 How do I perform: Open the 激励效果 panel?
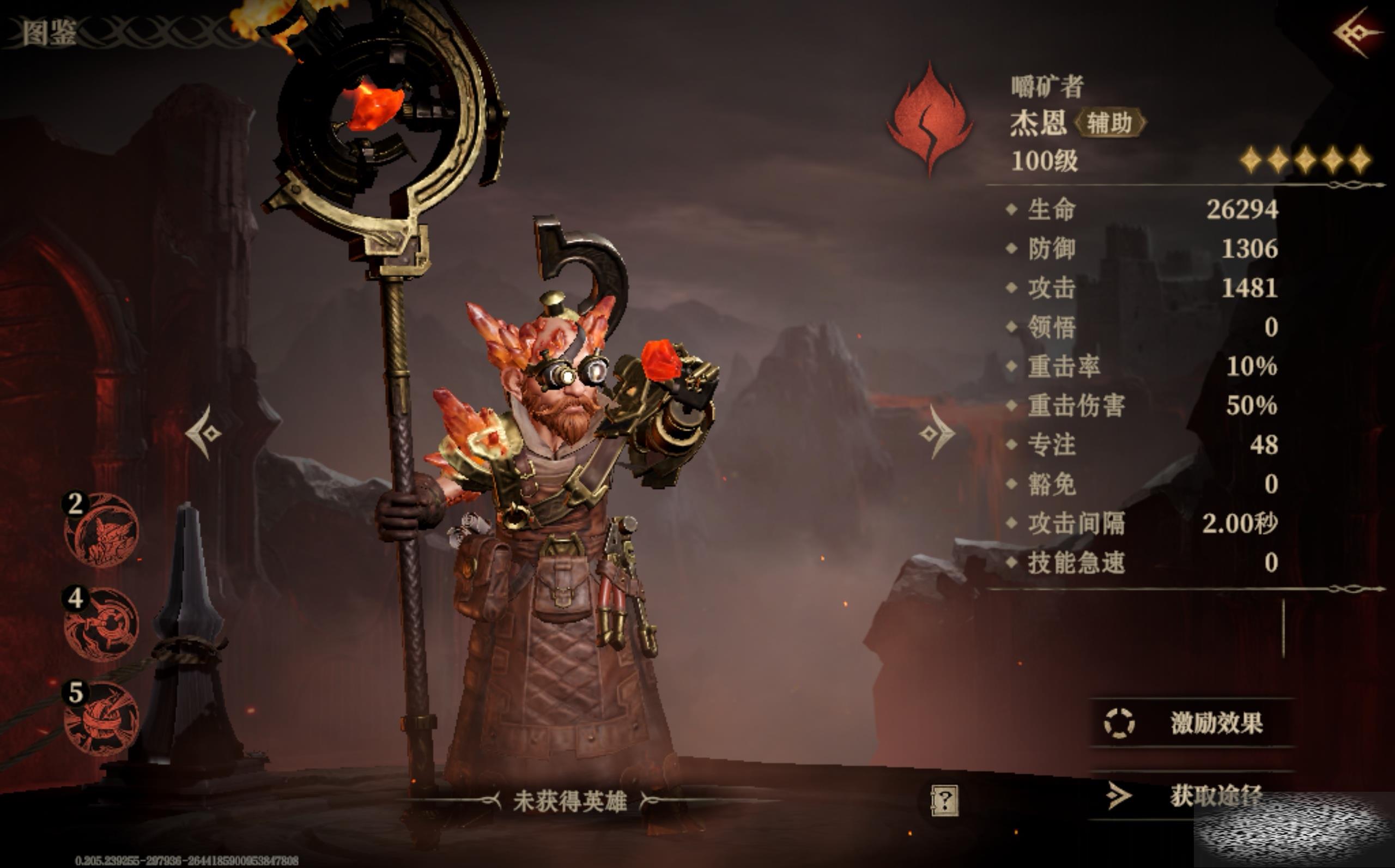[x=1191, y=723]
